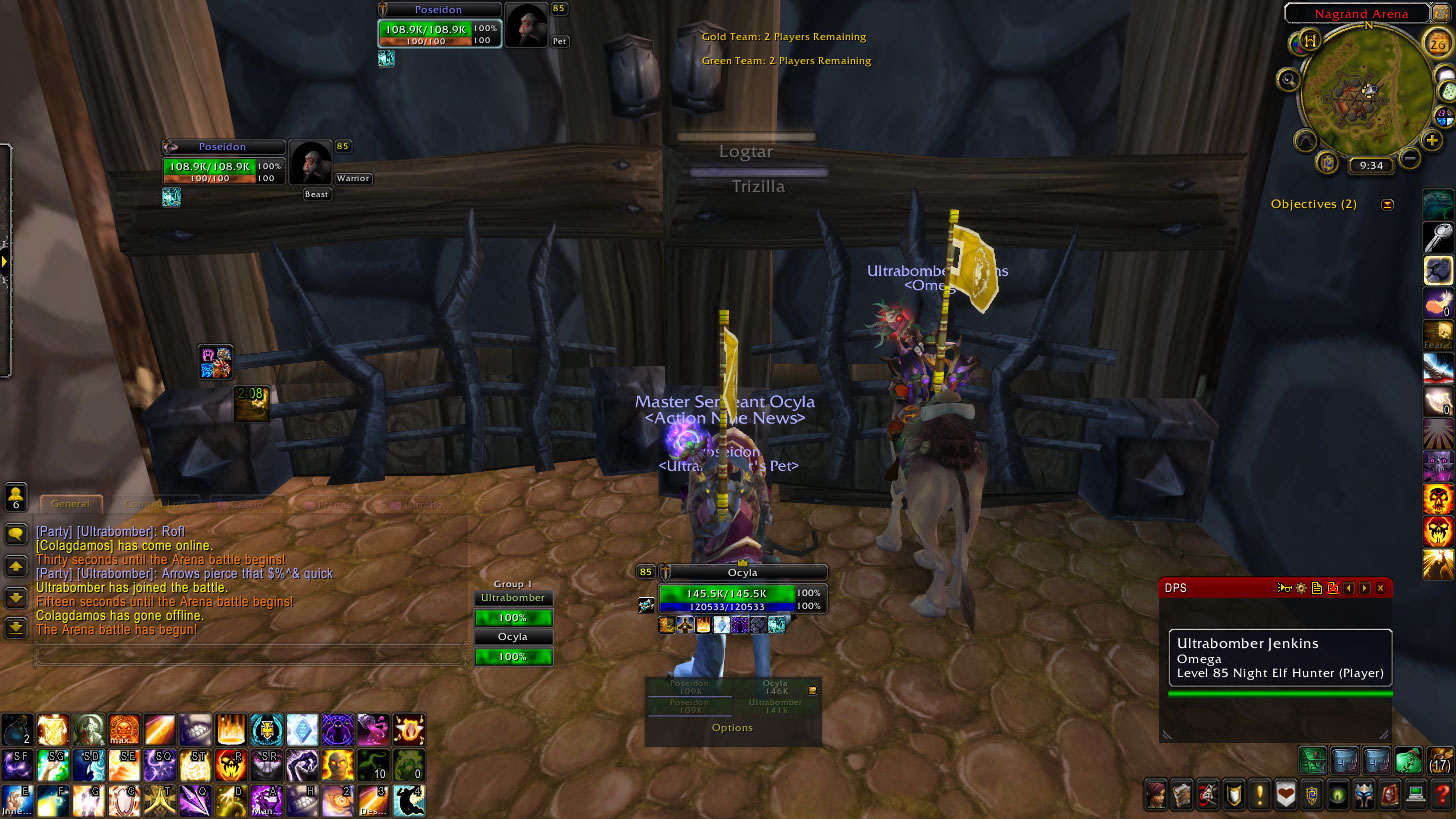The image size is (1456, 819).
Task: Close the DPS meter window
Action: [1381, 588]
